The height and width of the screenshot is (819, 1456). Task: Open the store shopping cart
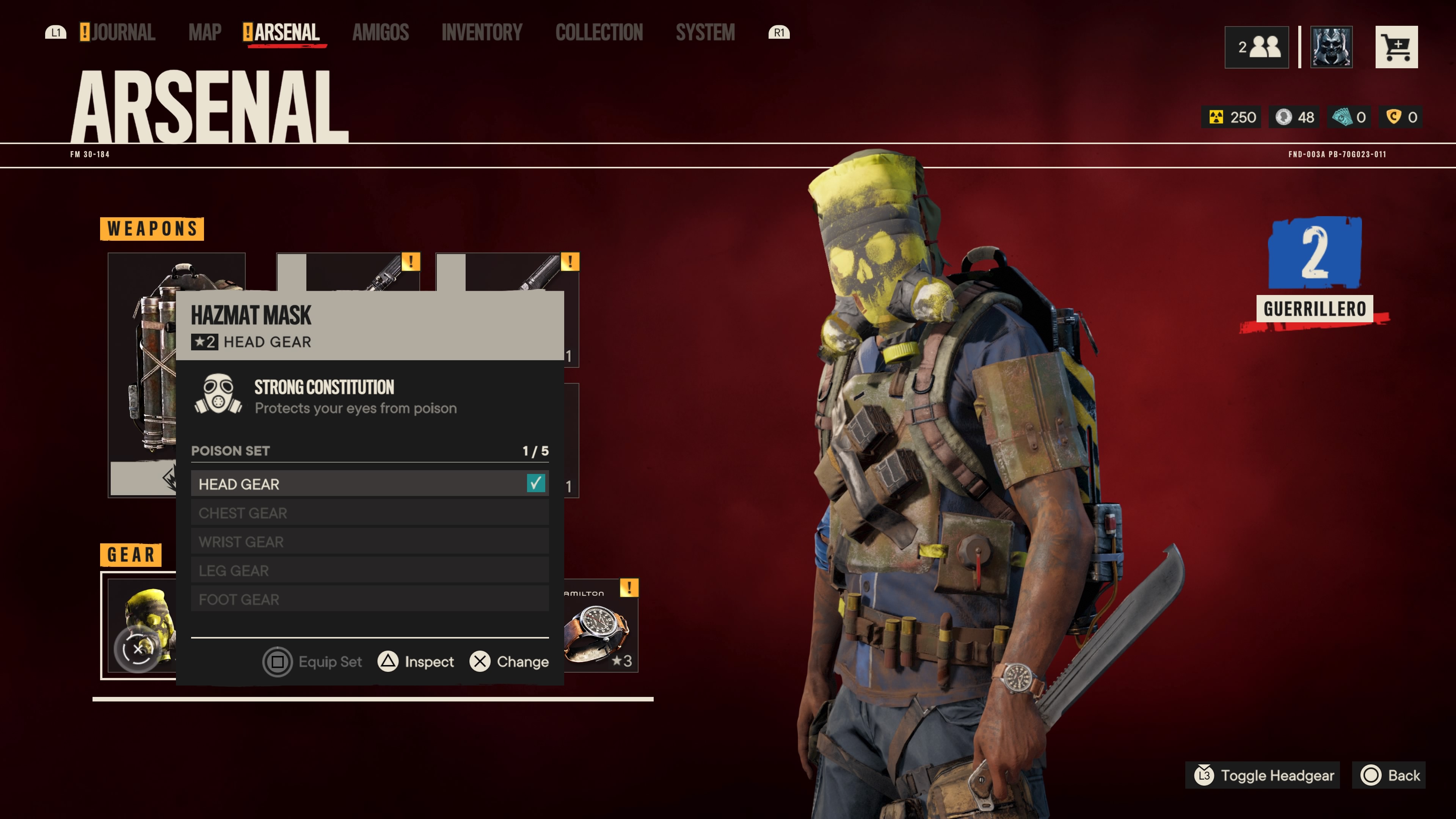[1396, 47]
